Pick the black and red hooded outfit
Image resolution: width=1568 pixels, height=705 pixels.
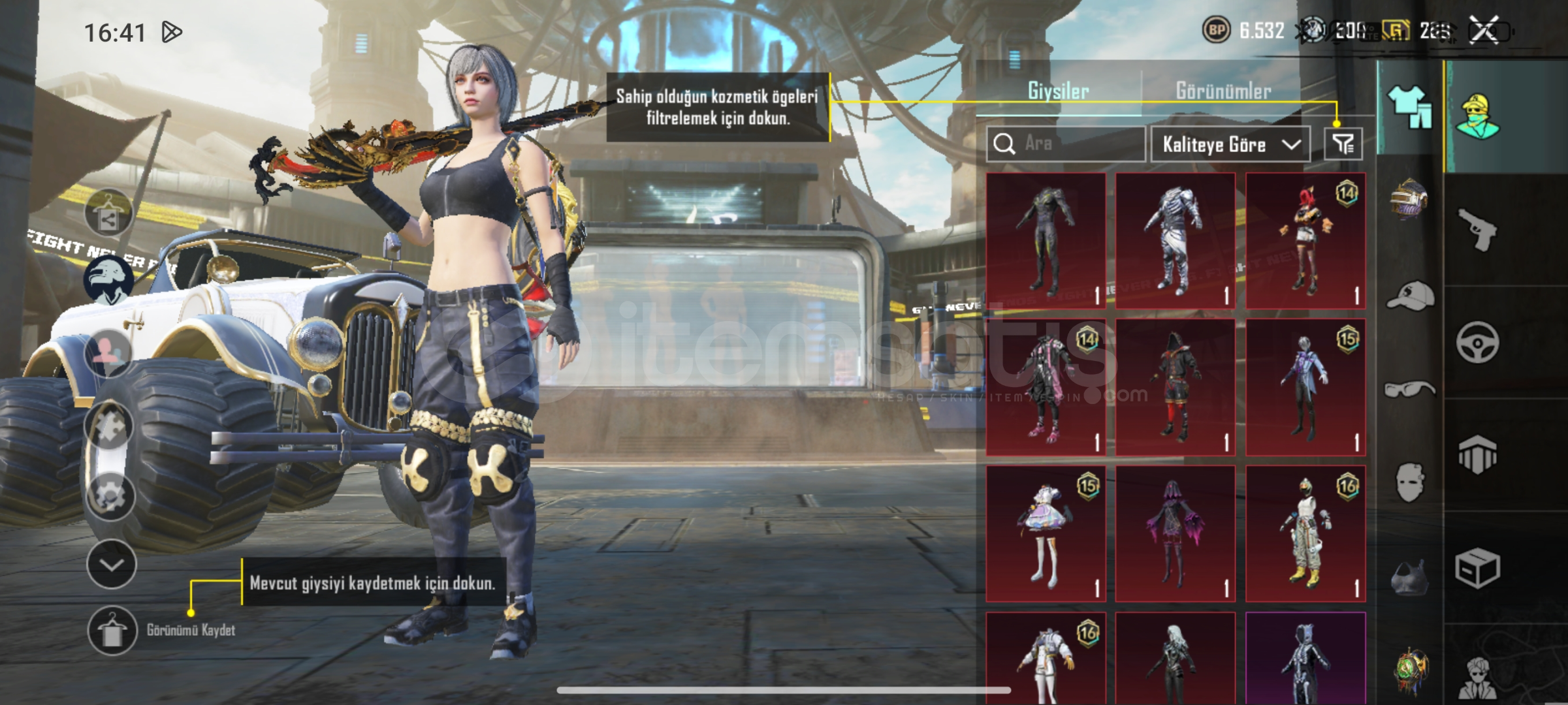coord(1175,387)
